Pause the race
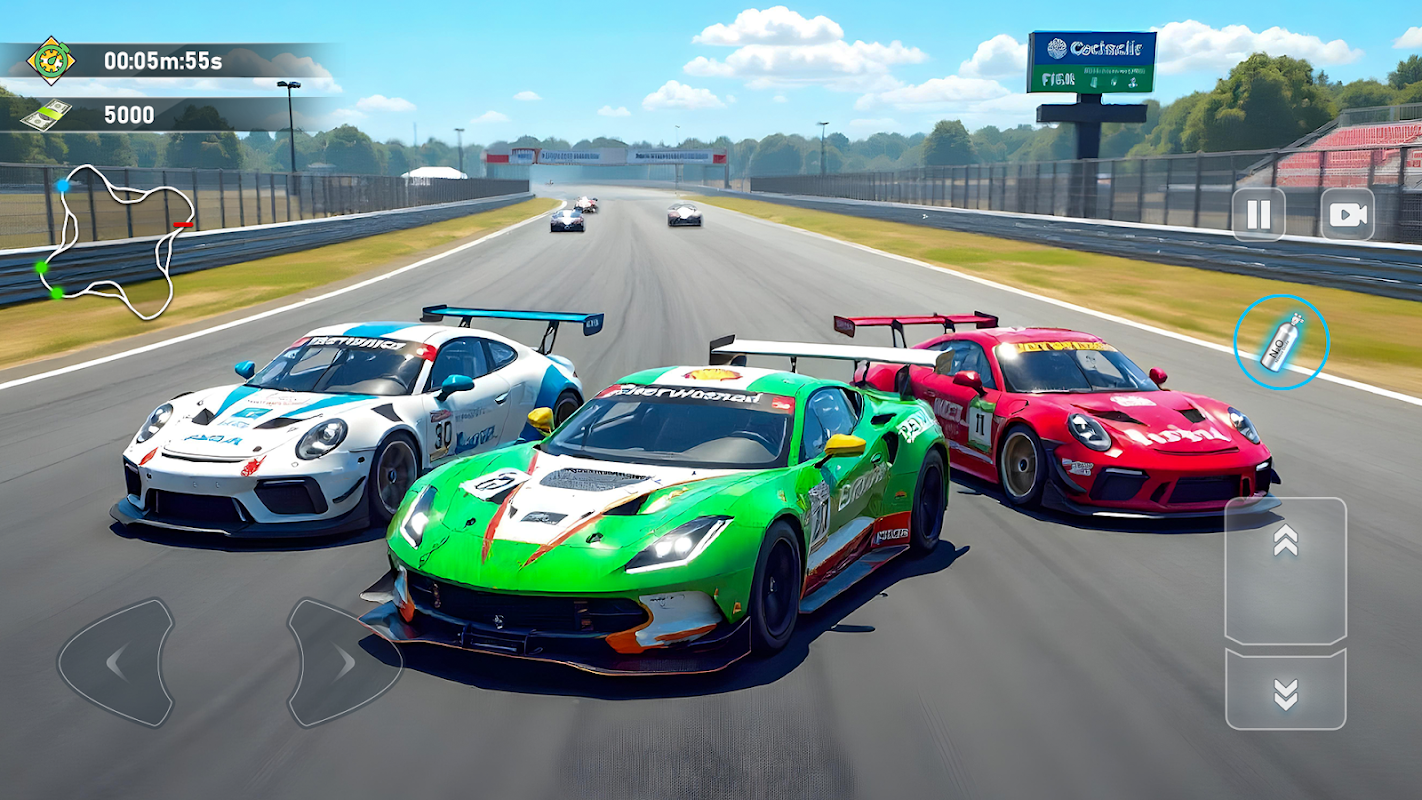 tap(1258, 214)
